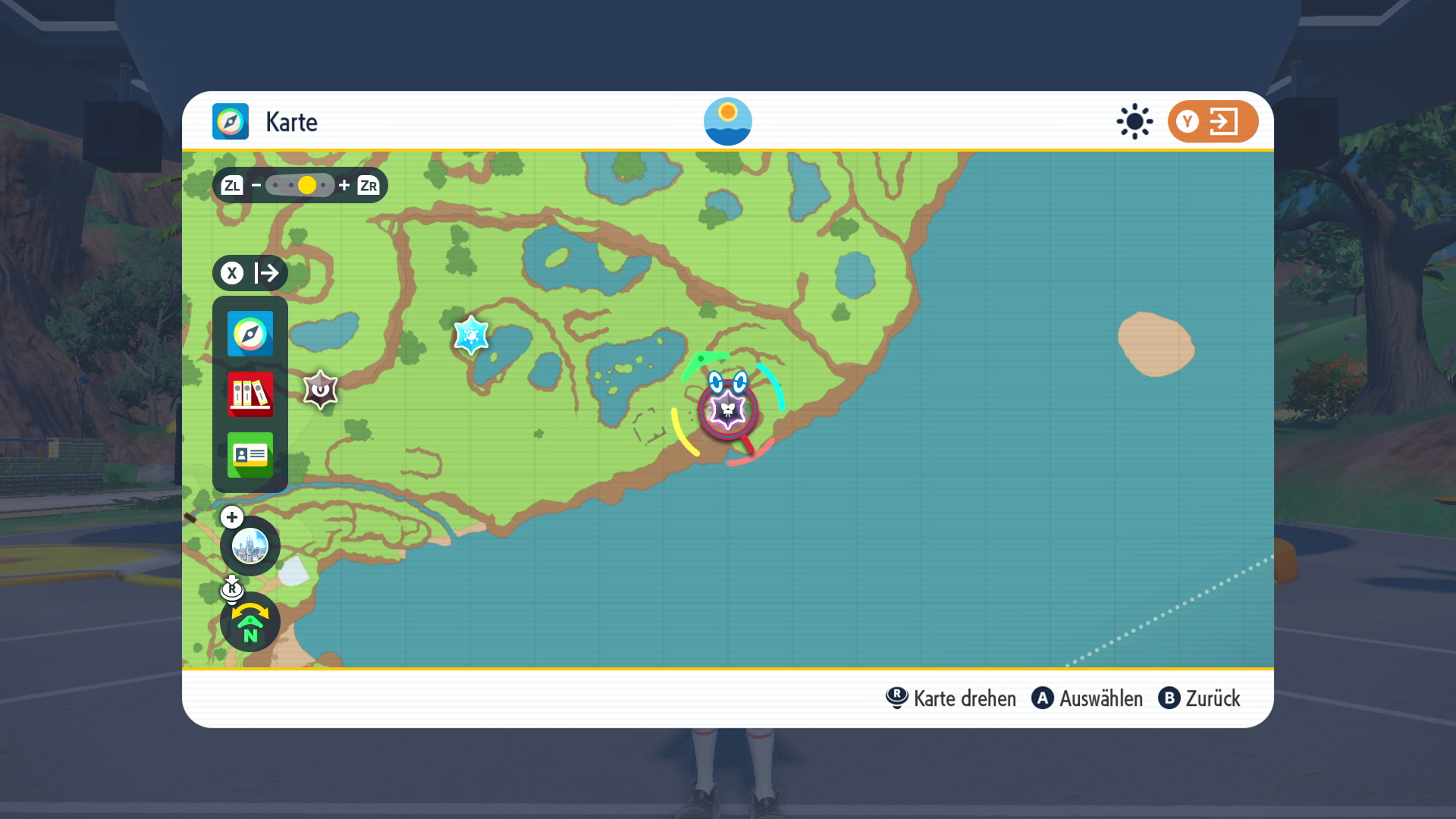Click the white Tera Raid crystal near the lake
This screenshot has width=1456, height=819.
pyautogui.click(x=471, y=334)
